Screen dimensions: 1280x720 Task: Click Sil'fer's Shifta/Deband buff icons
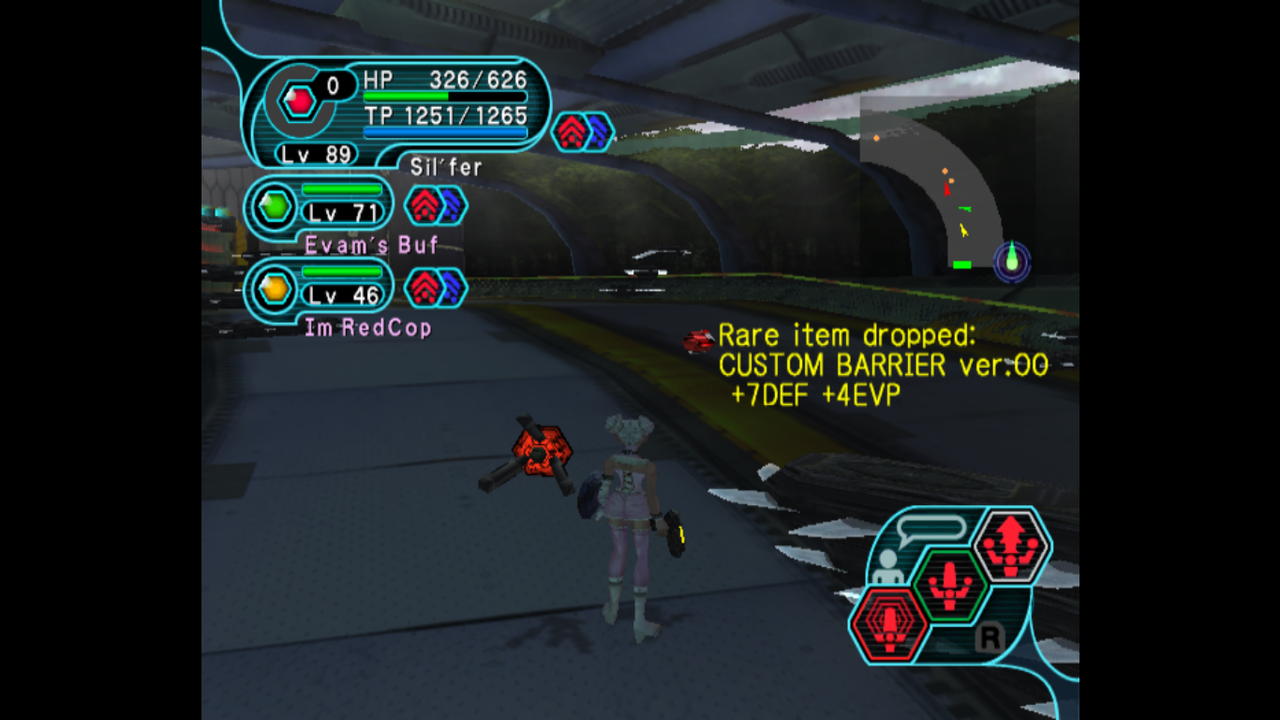pyautogui.click(x=582, y=132)
